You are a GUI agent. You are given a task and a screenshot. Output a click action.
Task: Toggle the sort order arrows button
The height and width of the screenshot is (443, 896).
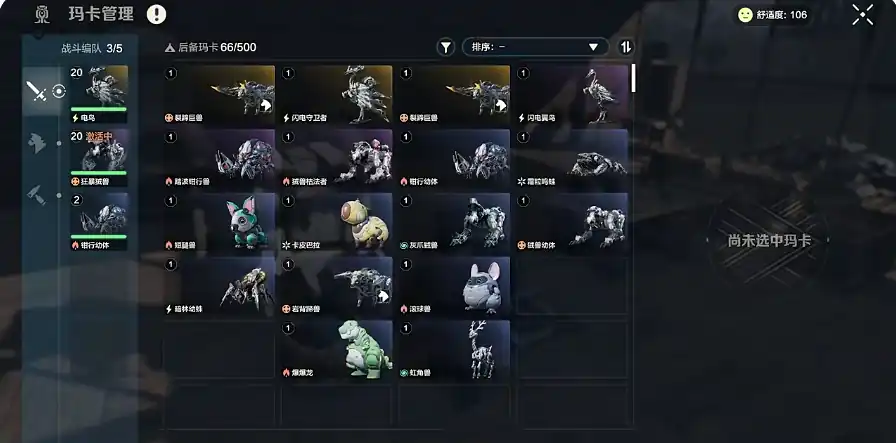coord(626,47)
